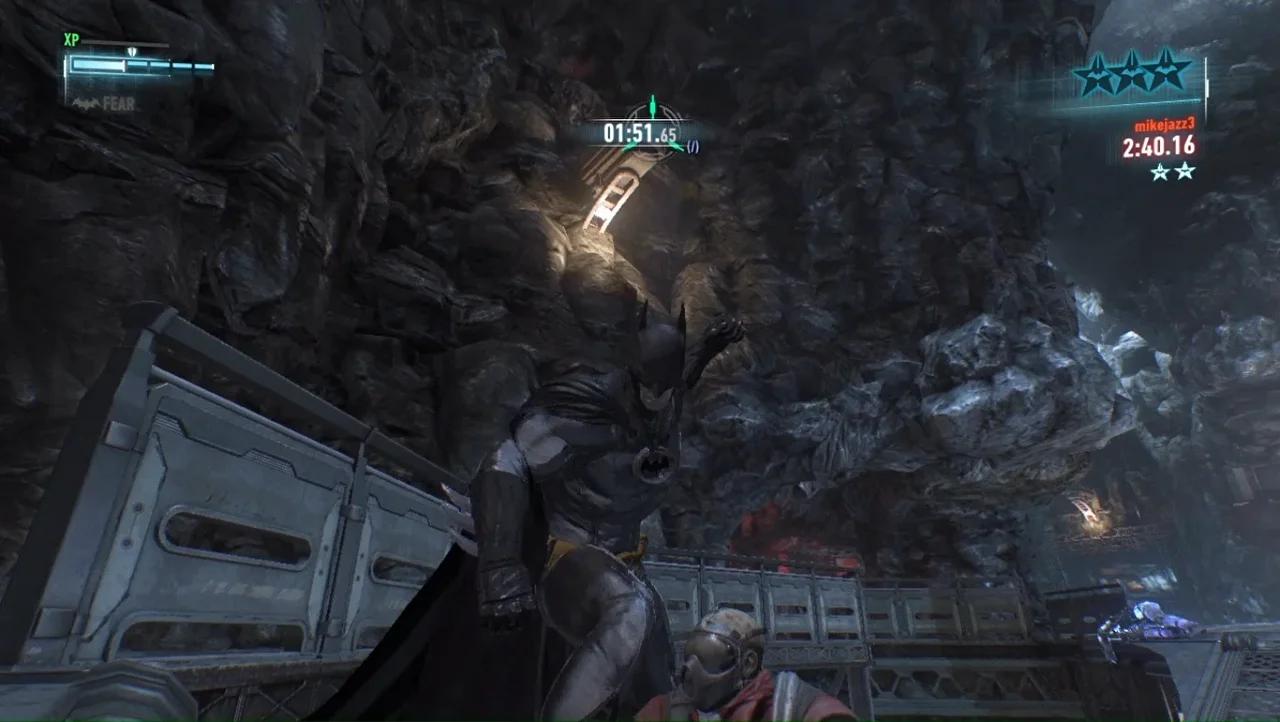Select the XP label tab
This screenshot has width=1280, height=722.
pyautogui.click(x=71, y=38)
